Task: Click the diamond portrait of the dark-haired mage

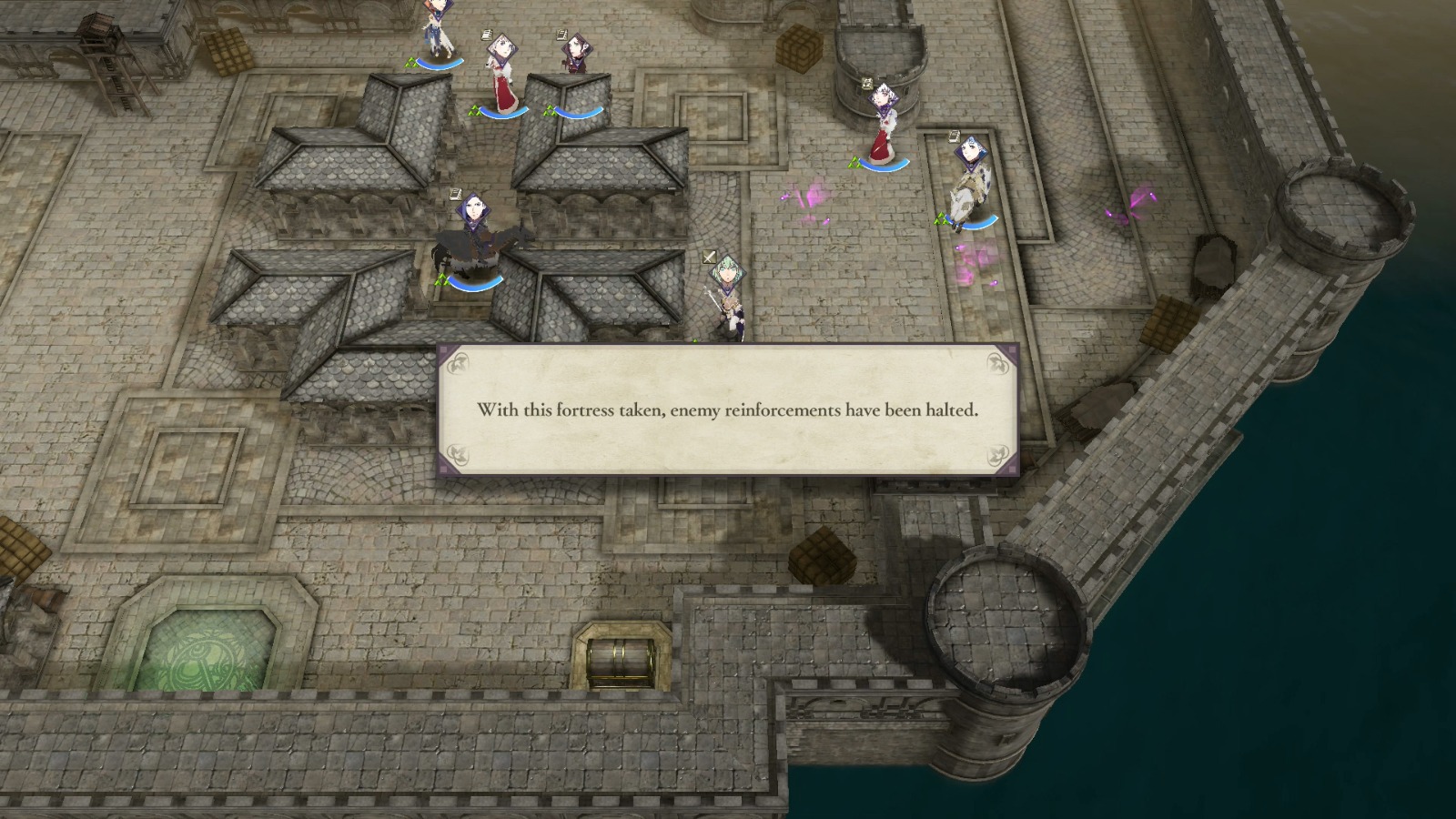Action: (x=577, y=49)
